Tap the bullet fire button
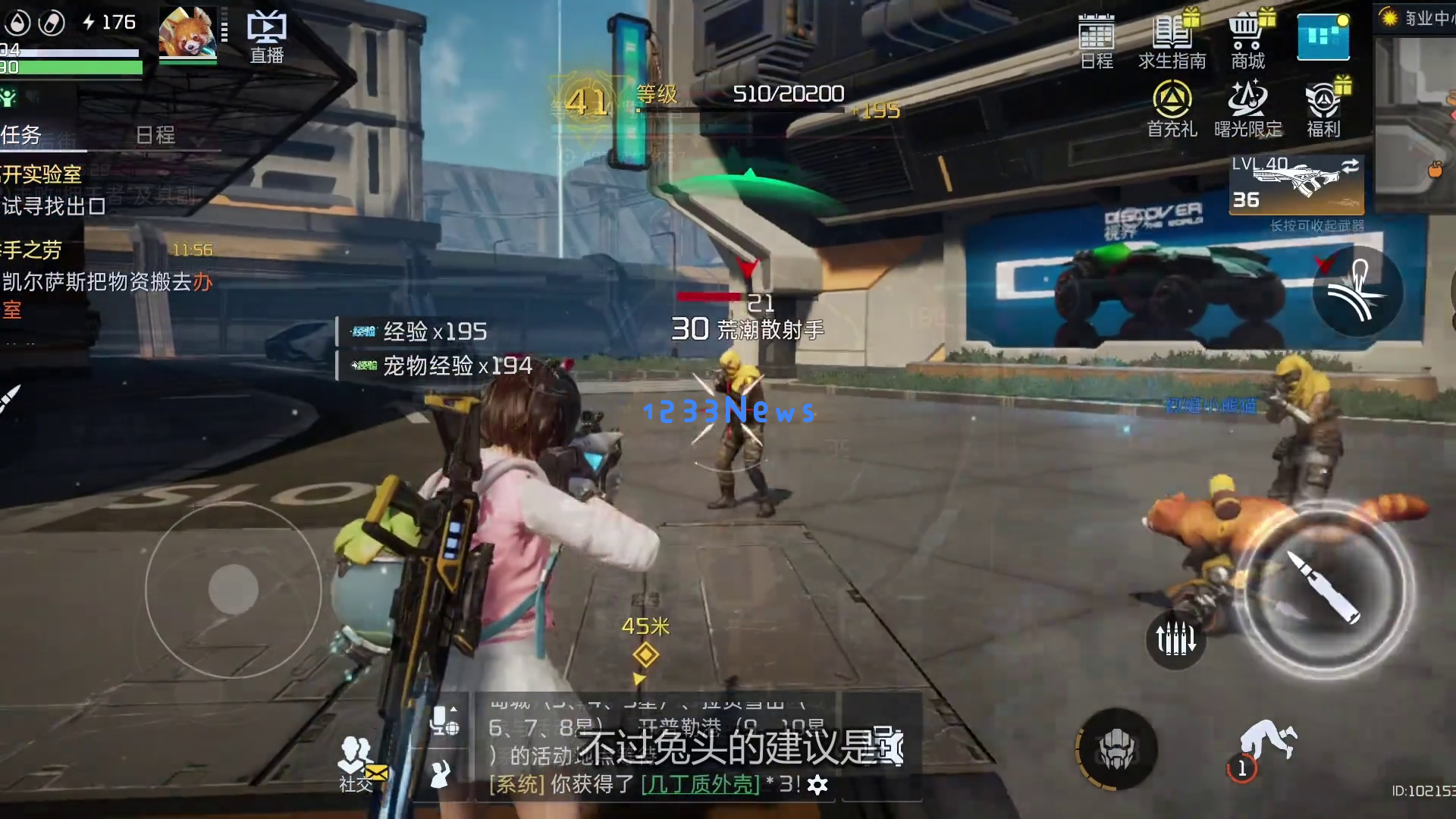 tap(1325, 588)
